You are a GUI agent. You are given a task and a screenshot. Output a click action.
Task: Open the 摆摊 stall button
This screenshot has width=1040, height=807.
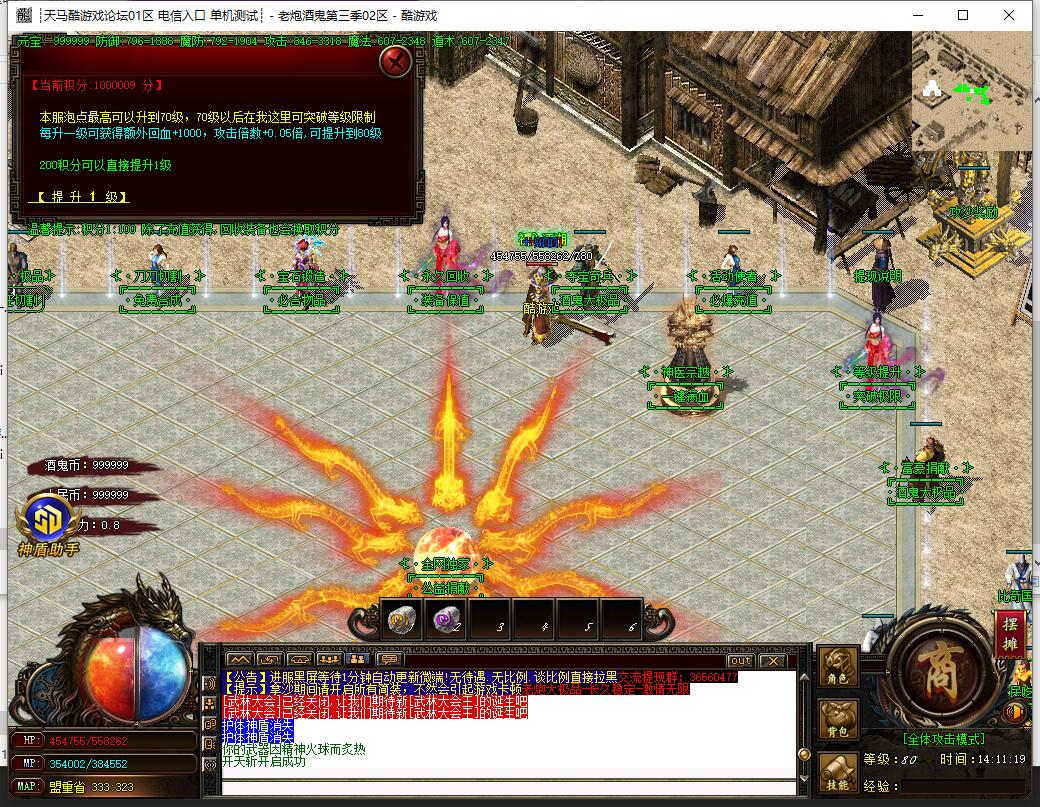coord(1009,632)
